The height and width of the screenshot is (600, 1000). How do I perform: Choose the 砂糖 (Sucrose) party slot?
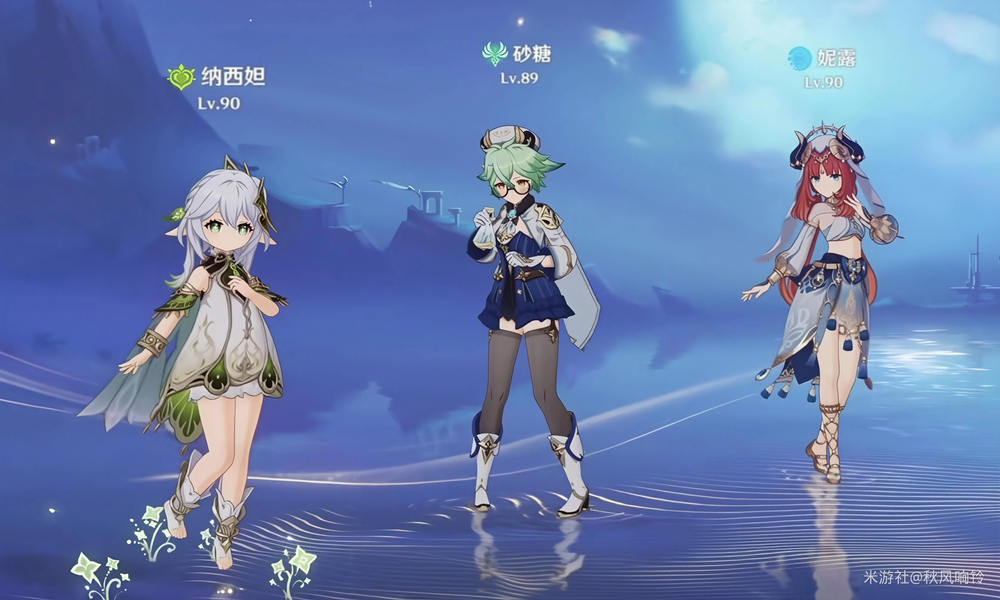(527, 300)
